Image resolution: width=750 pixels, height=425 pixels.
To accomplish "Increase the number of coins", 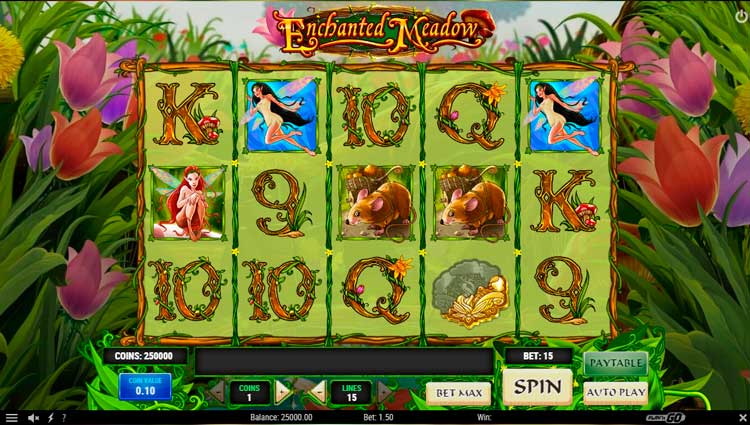I will pyautogui.click(x=283, y=392).
